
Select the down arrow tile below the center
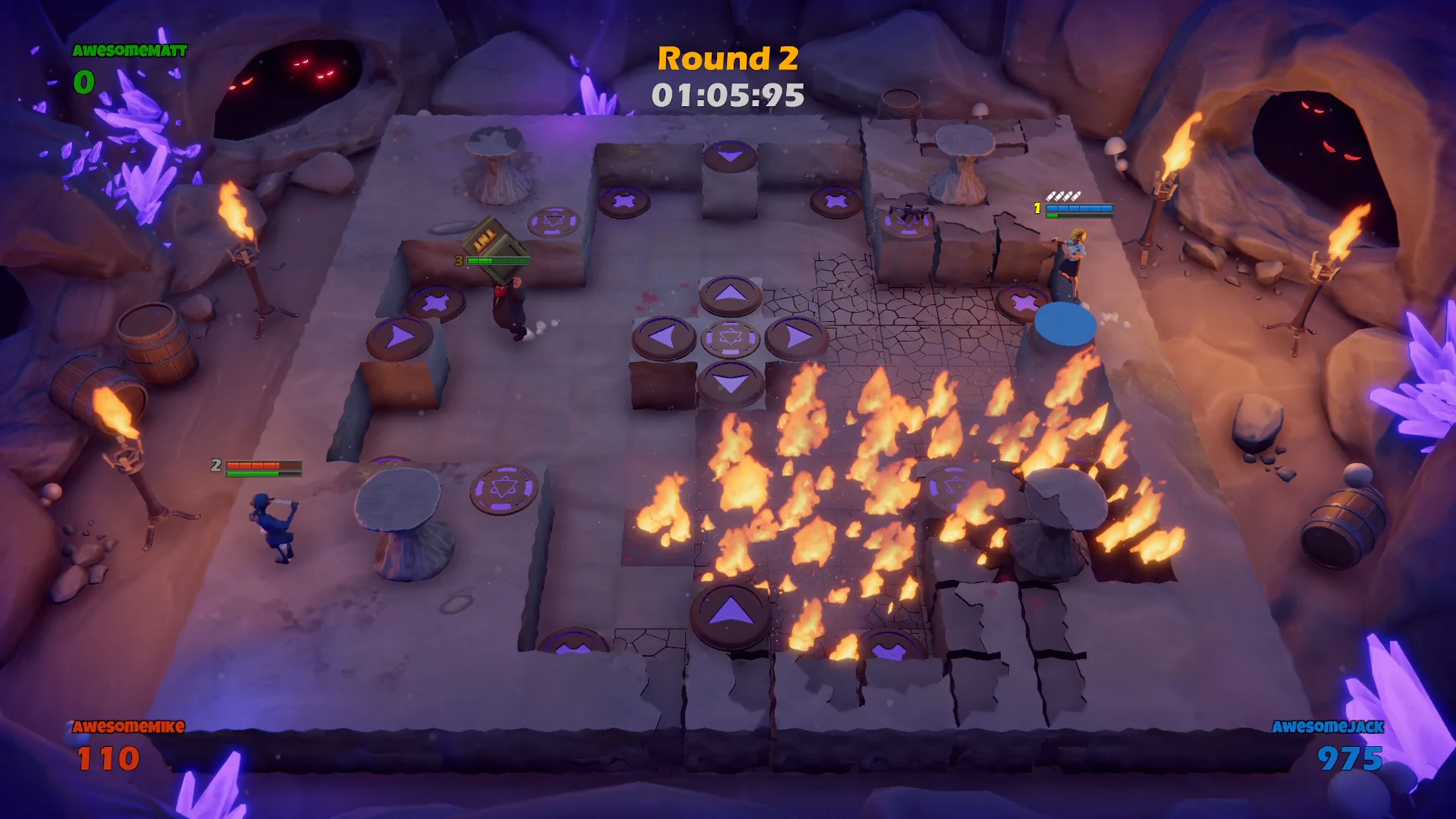(x=730, y=383)
